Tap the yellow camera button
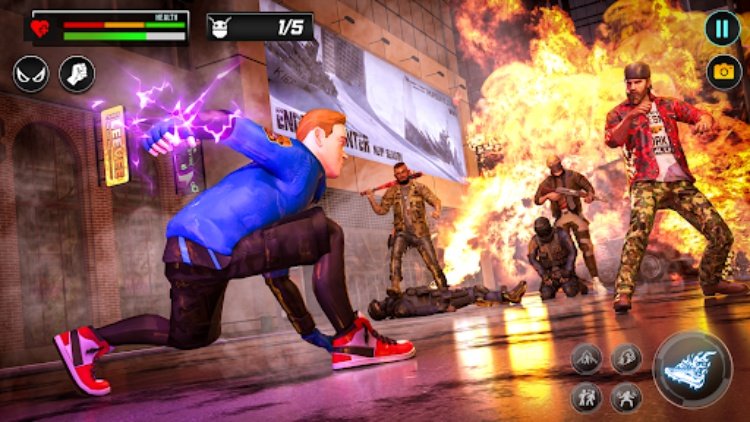The width and height of the screenshot is (750, 422). 722,71
